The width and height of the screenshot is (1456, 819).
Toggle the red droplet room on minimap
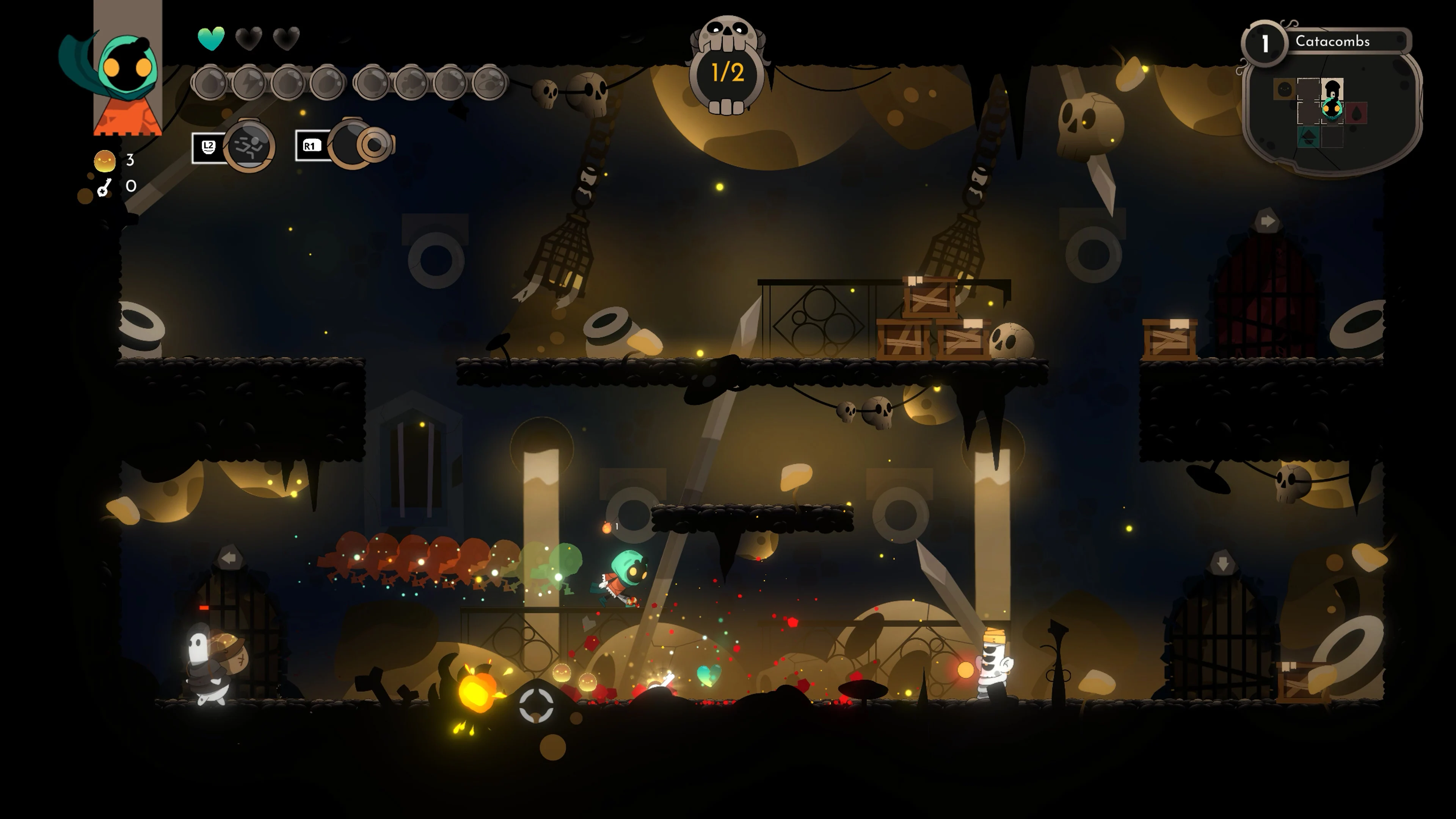pos(1357,113)
